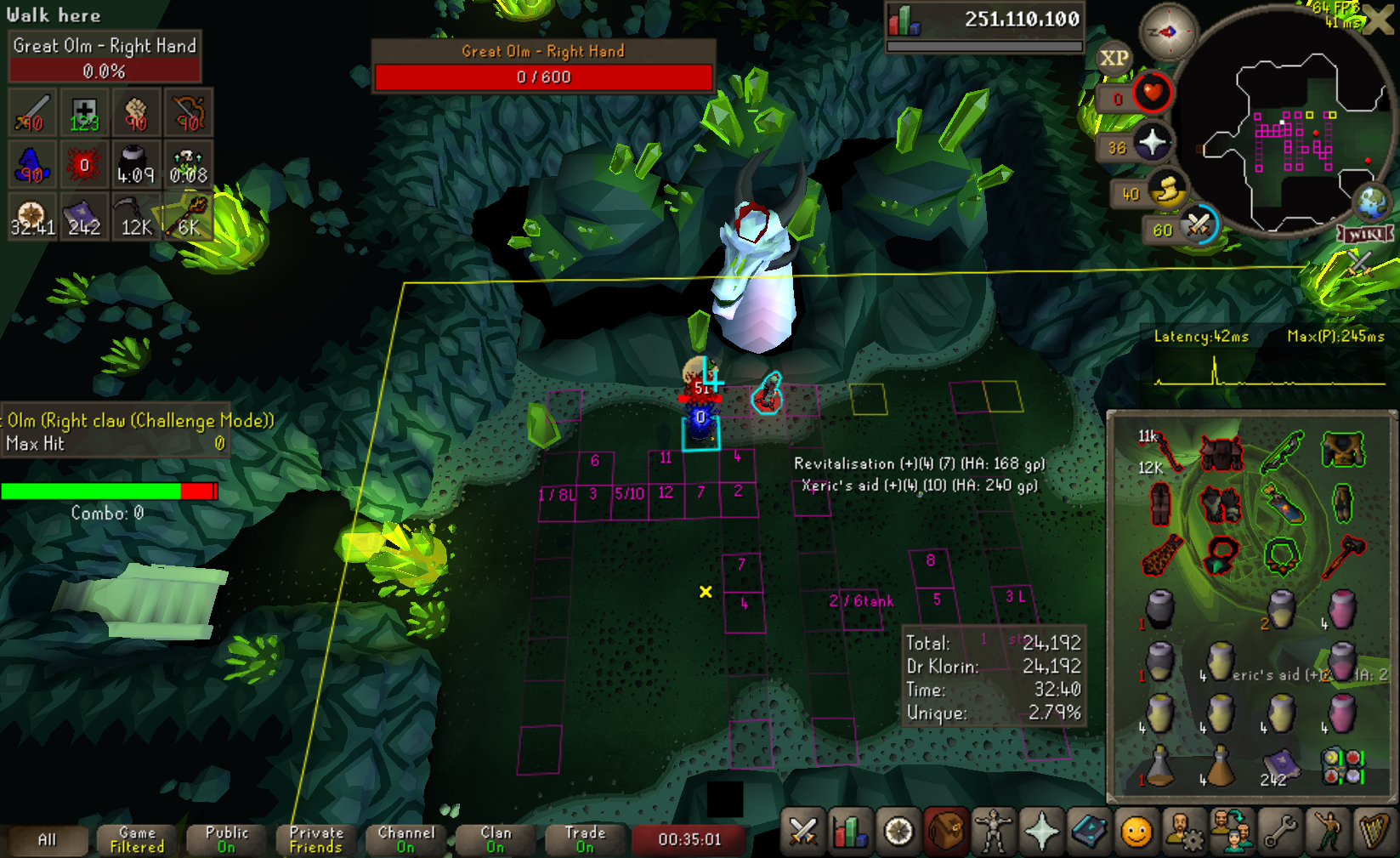
Task: Toggle the XP drops button
Action: (x=1114, y=58)
